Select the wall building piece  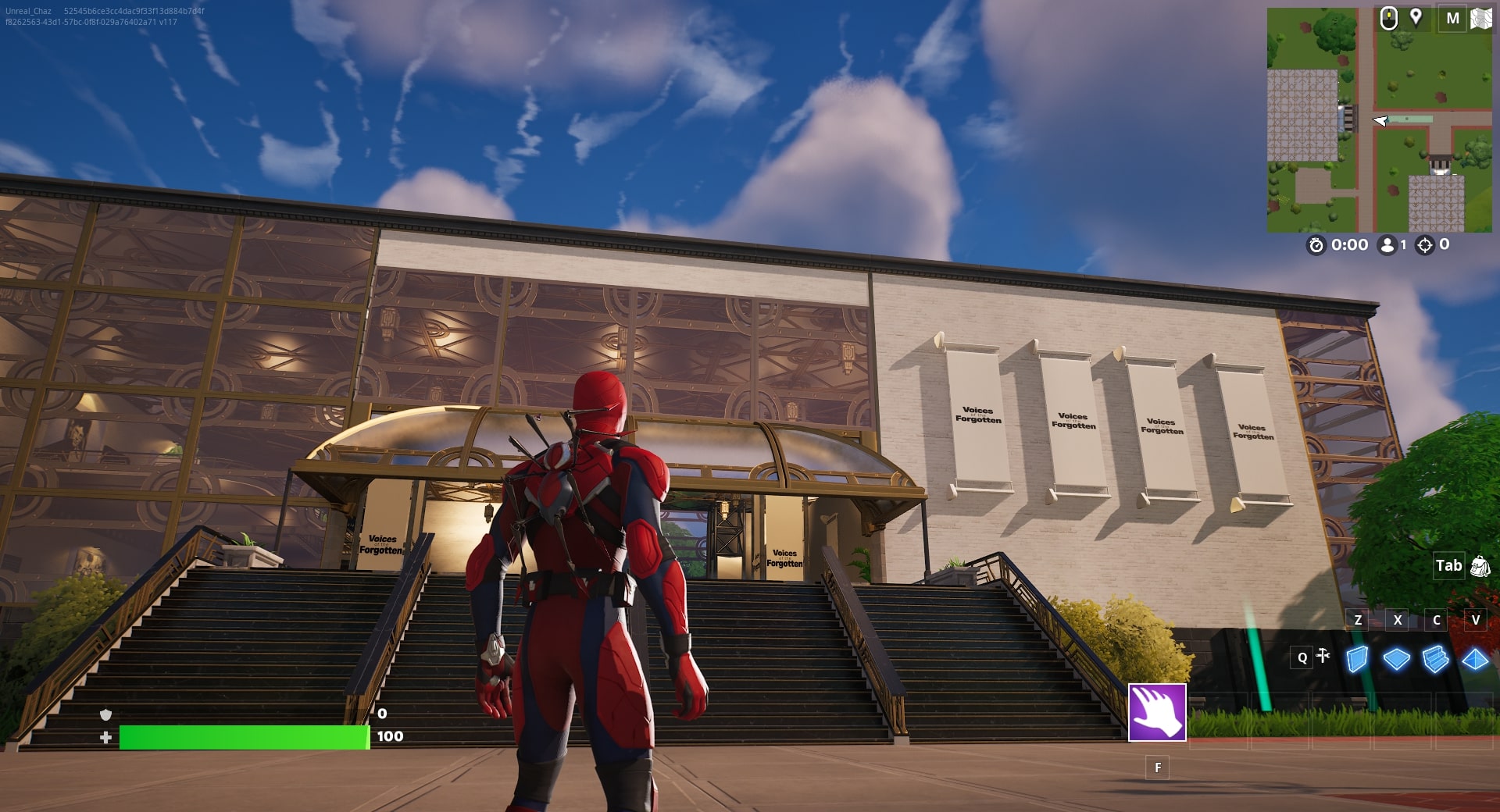[x=1358, y=659]
